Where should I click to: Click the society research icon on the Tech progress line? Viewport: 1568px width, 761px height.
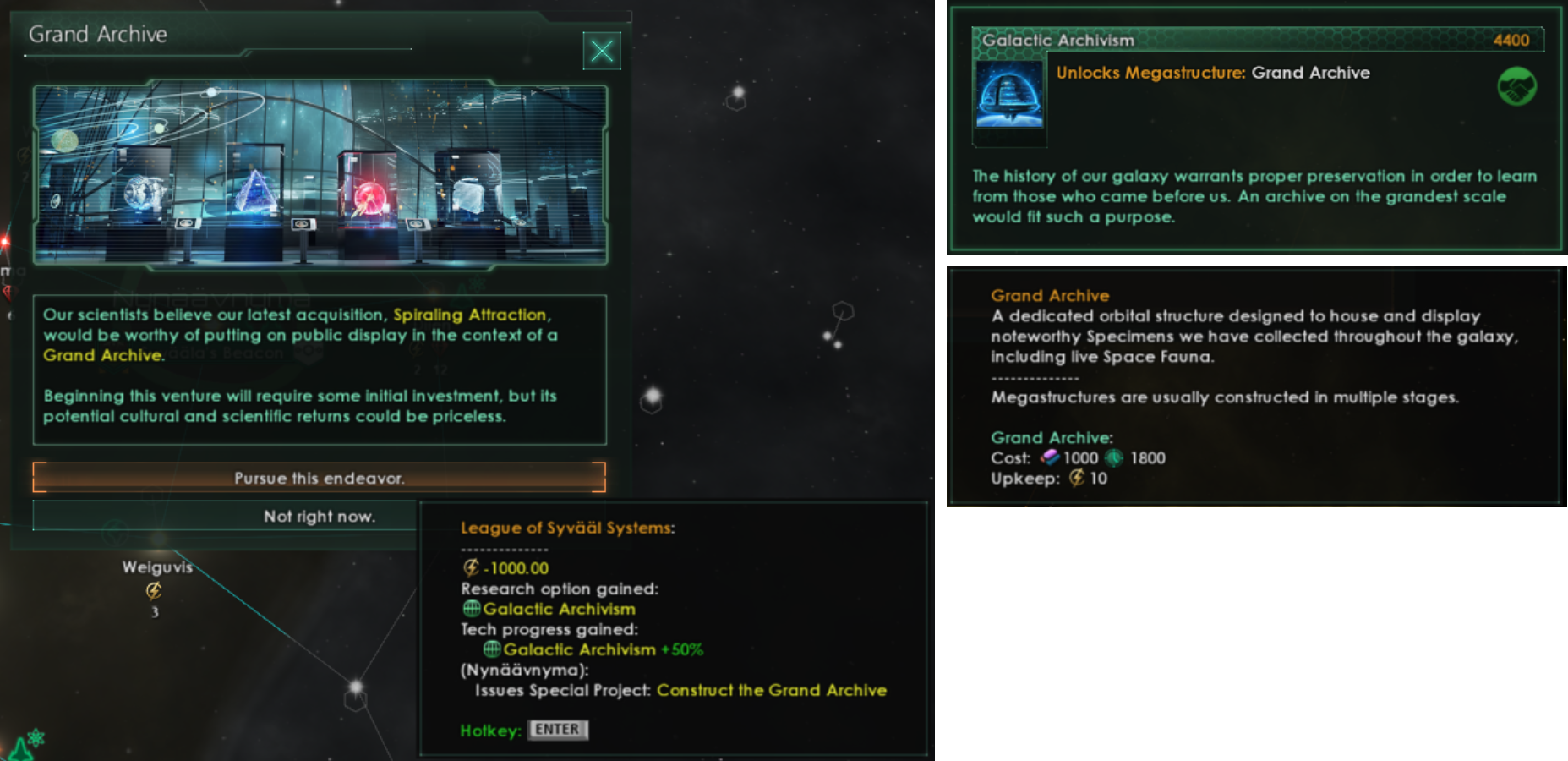tap(490, 649)
